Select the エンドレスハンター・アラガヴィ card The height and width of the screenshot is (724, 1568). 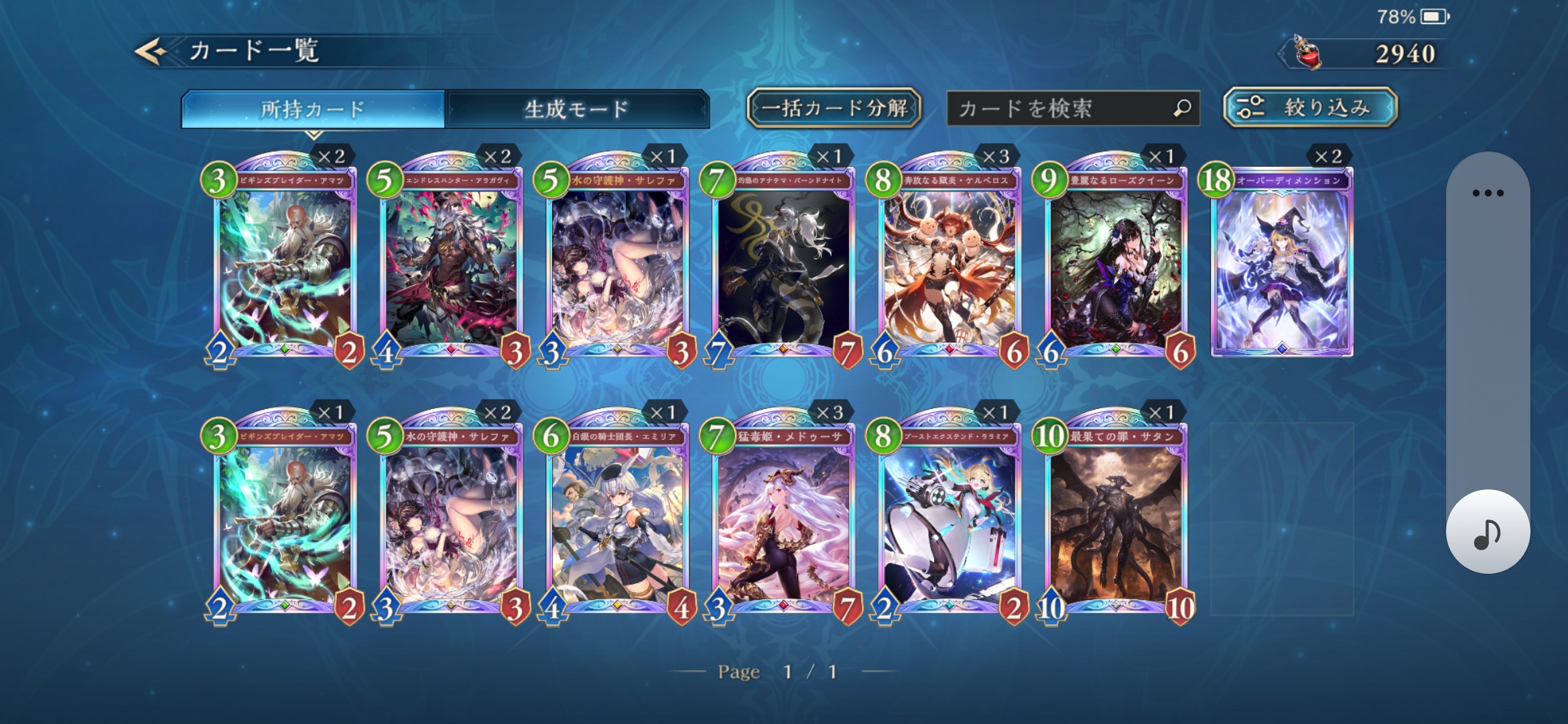tap(451, 265)
